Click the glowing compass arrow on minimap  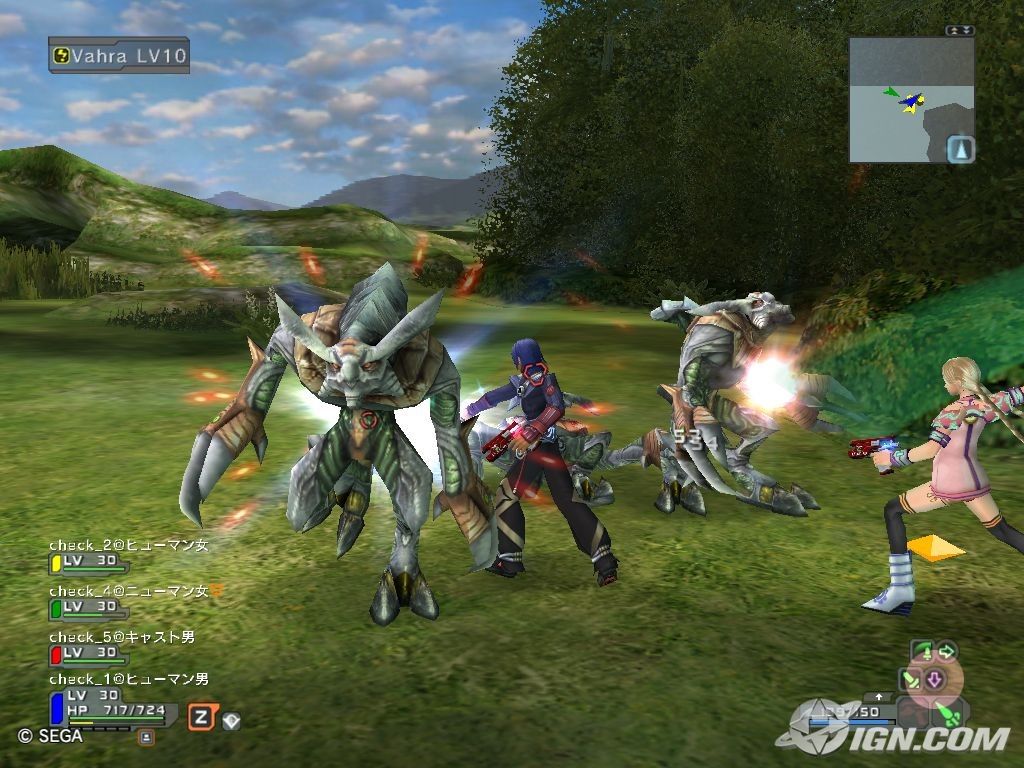tap(960, 149)
